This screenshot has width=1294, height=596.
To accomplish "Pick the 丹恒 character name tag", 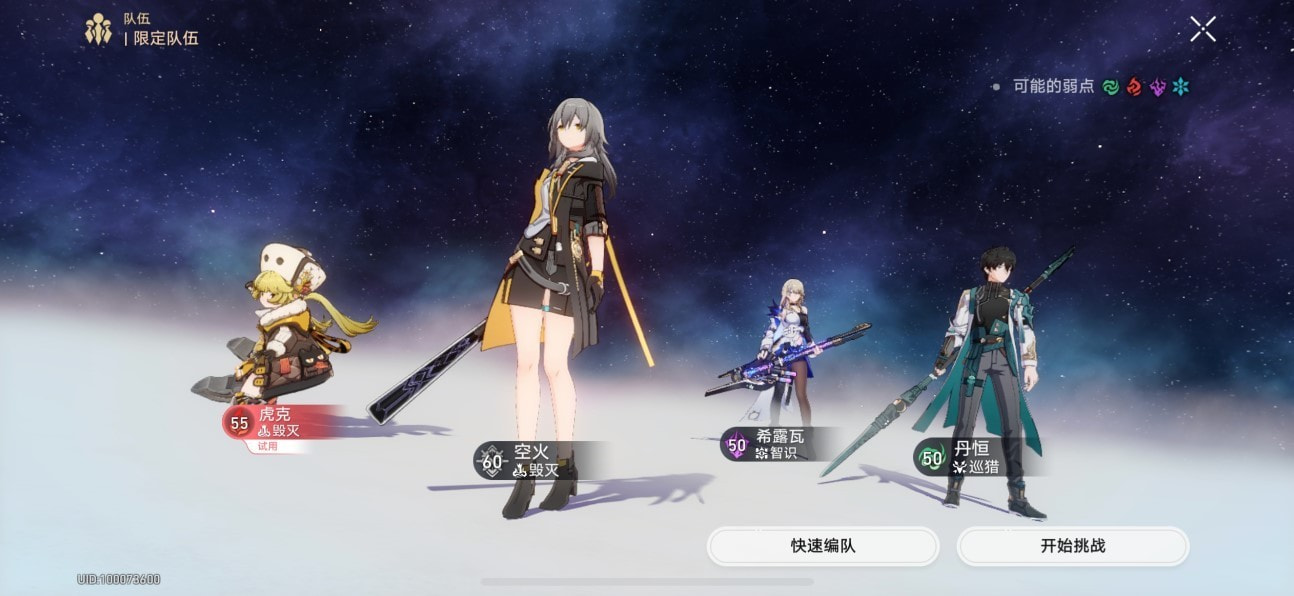I will pos(970,457).
